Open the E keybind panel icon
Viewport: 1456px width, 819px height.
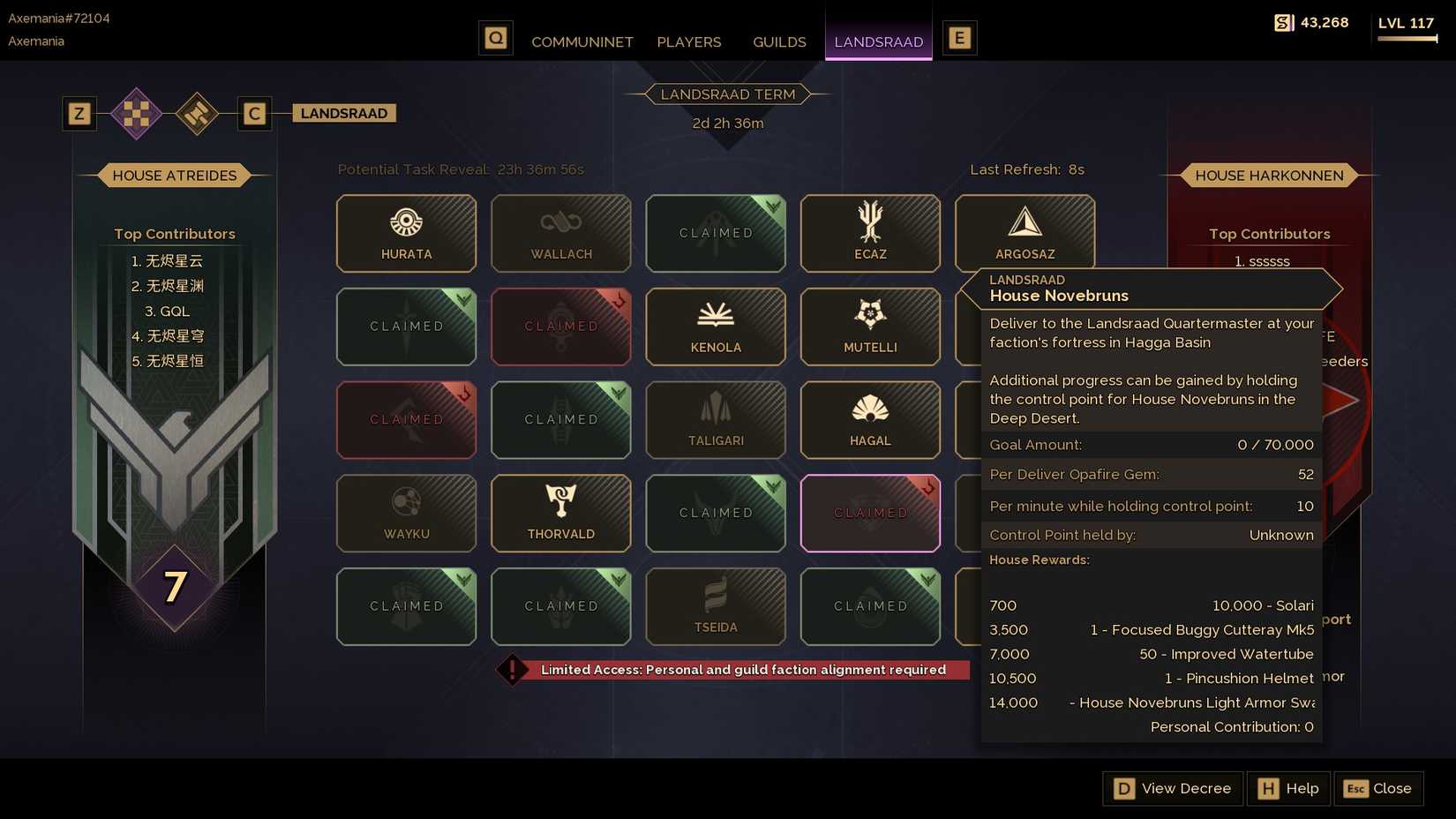click(x=959, y=38)
